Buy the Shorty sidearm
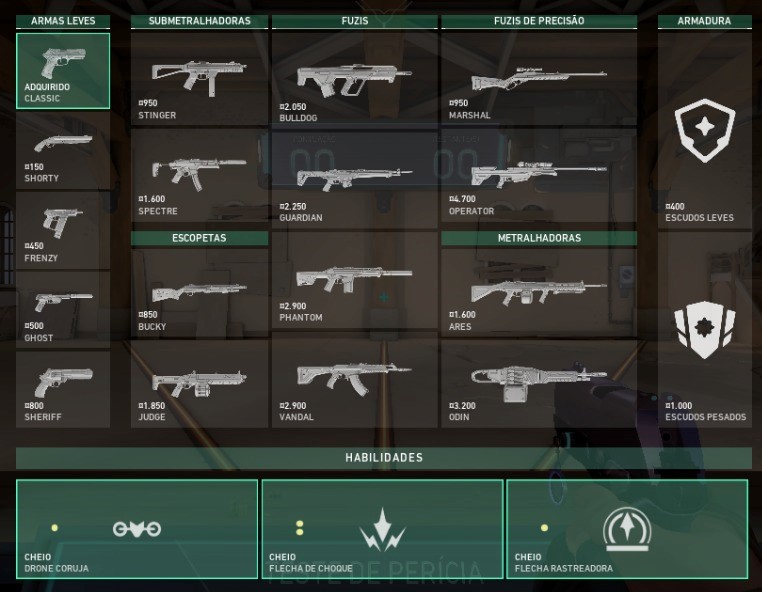The width and height of the screenshot is (762, 592). 63,150
